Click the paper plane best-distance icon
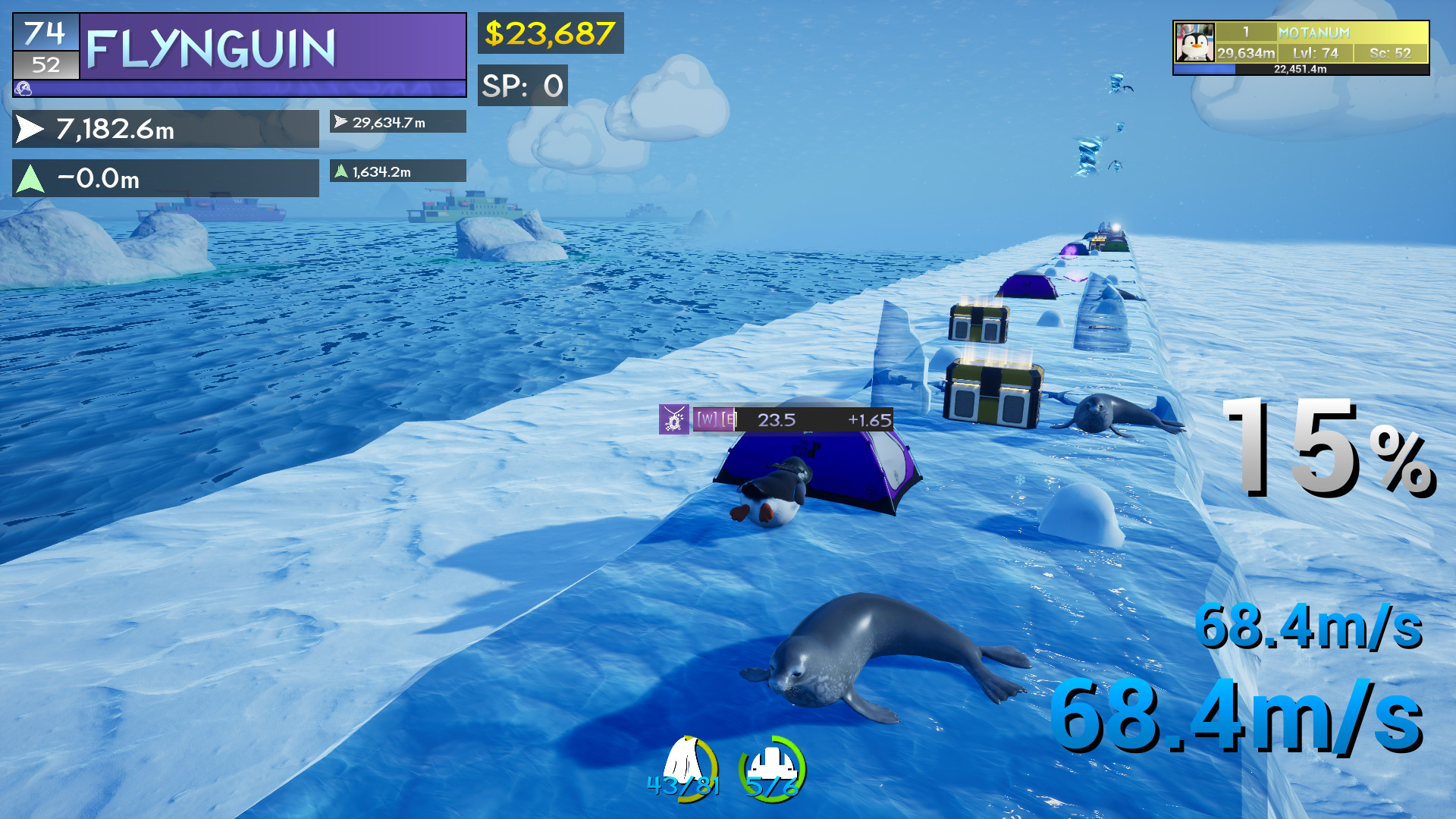Screen dimensions: 1456x819 (340, 121)
